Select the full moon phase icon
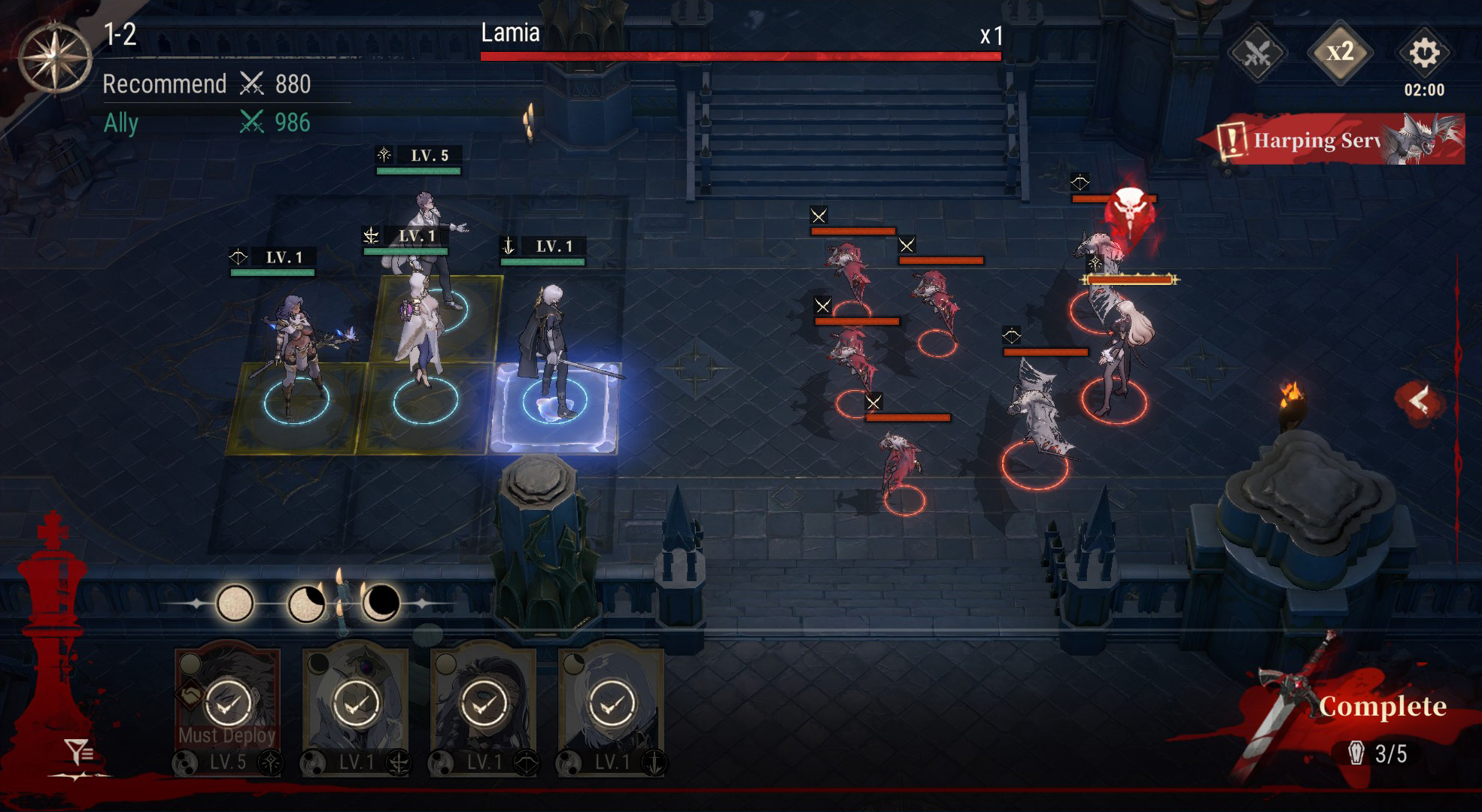This screenshot has height=812, width=1482. click(235, 604)
